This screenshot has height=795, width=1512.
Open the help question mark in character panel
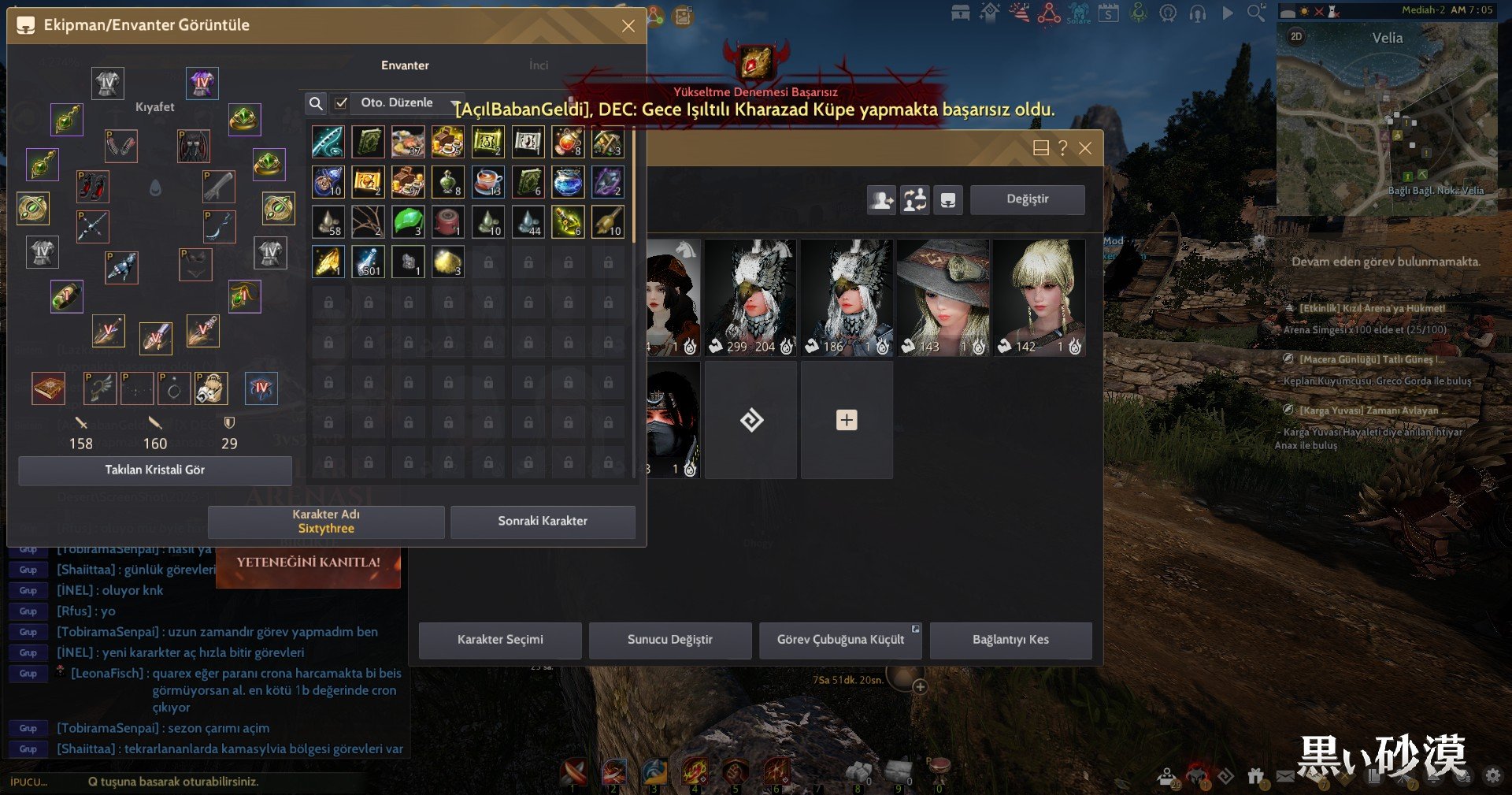coord(1062,148)
